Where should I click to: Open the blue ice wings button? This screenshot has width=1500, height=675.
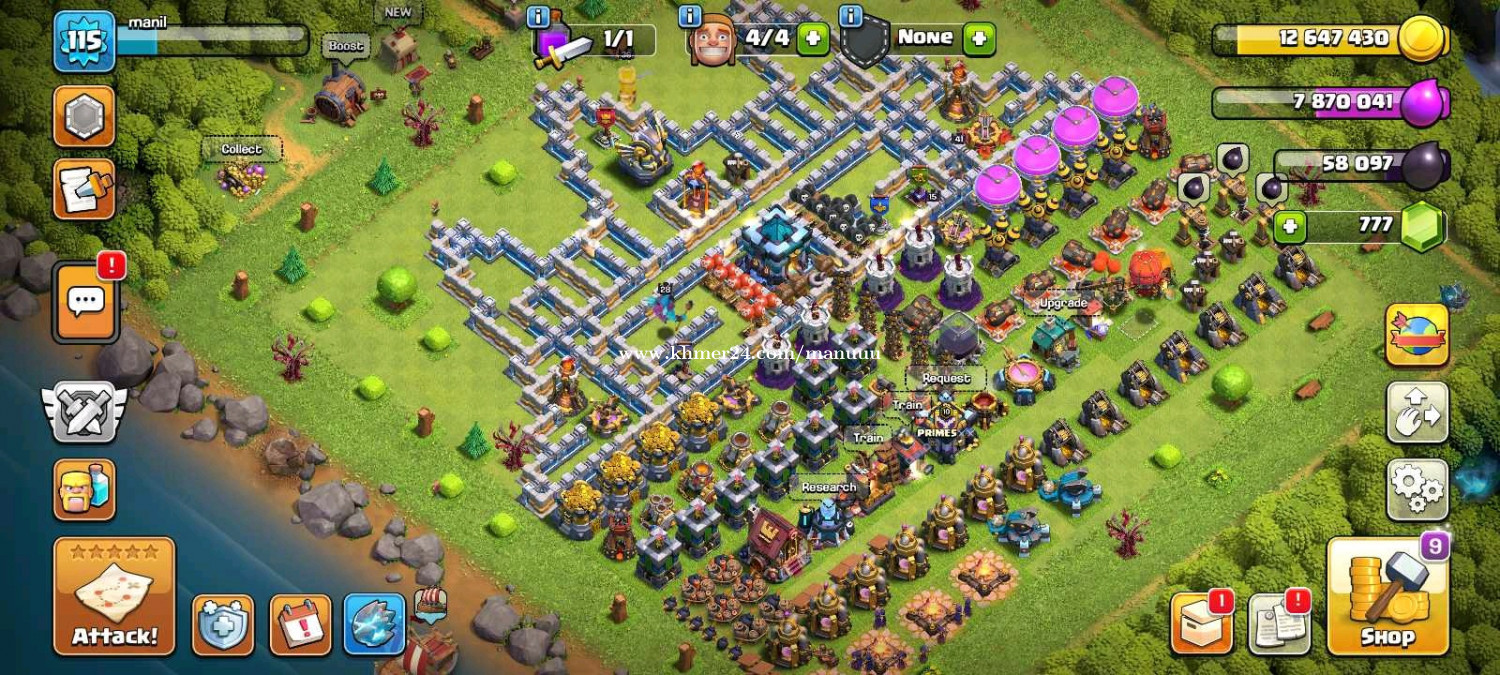coord(374,625)
